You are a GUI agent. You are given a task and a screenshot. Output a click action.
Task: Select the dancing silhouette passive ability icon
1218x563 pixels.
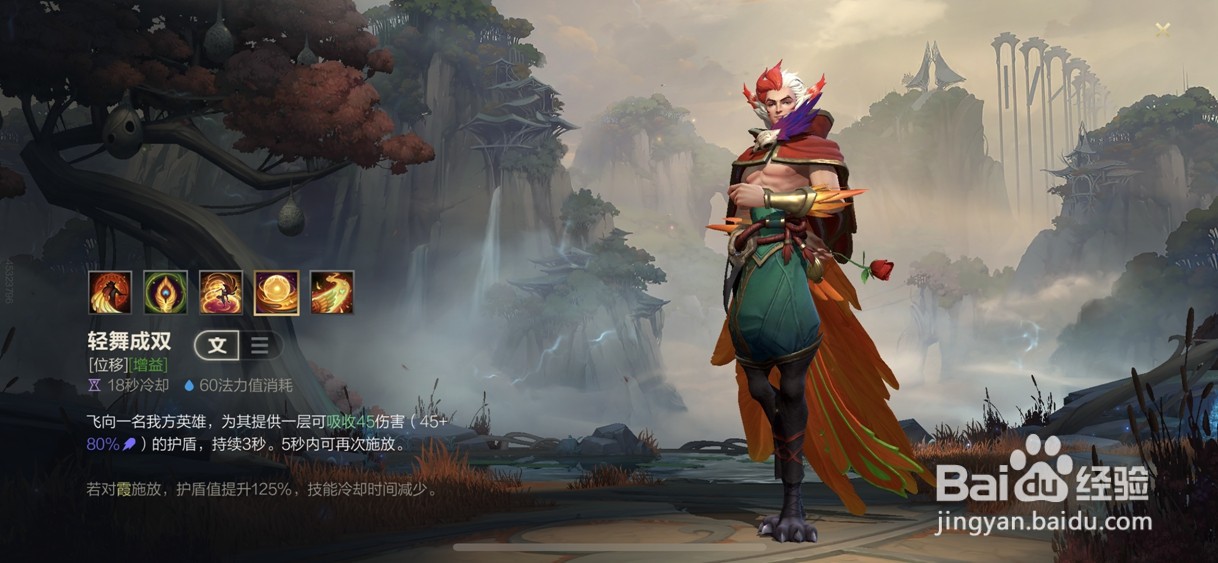point(110,293)
